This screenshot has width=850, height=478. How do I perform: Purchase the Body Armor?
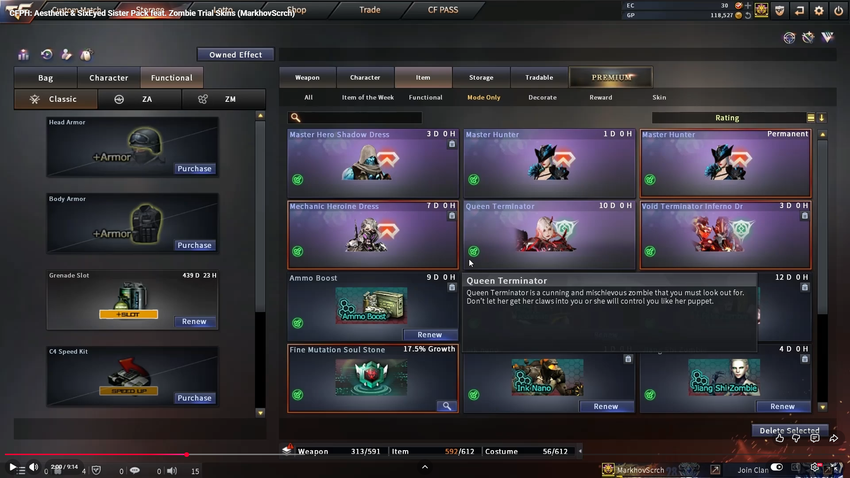[194, 245]
